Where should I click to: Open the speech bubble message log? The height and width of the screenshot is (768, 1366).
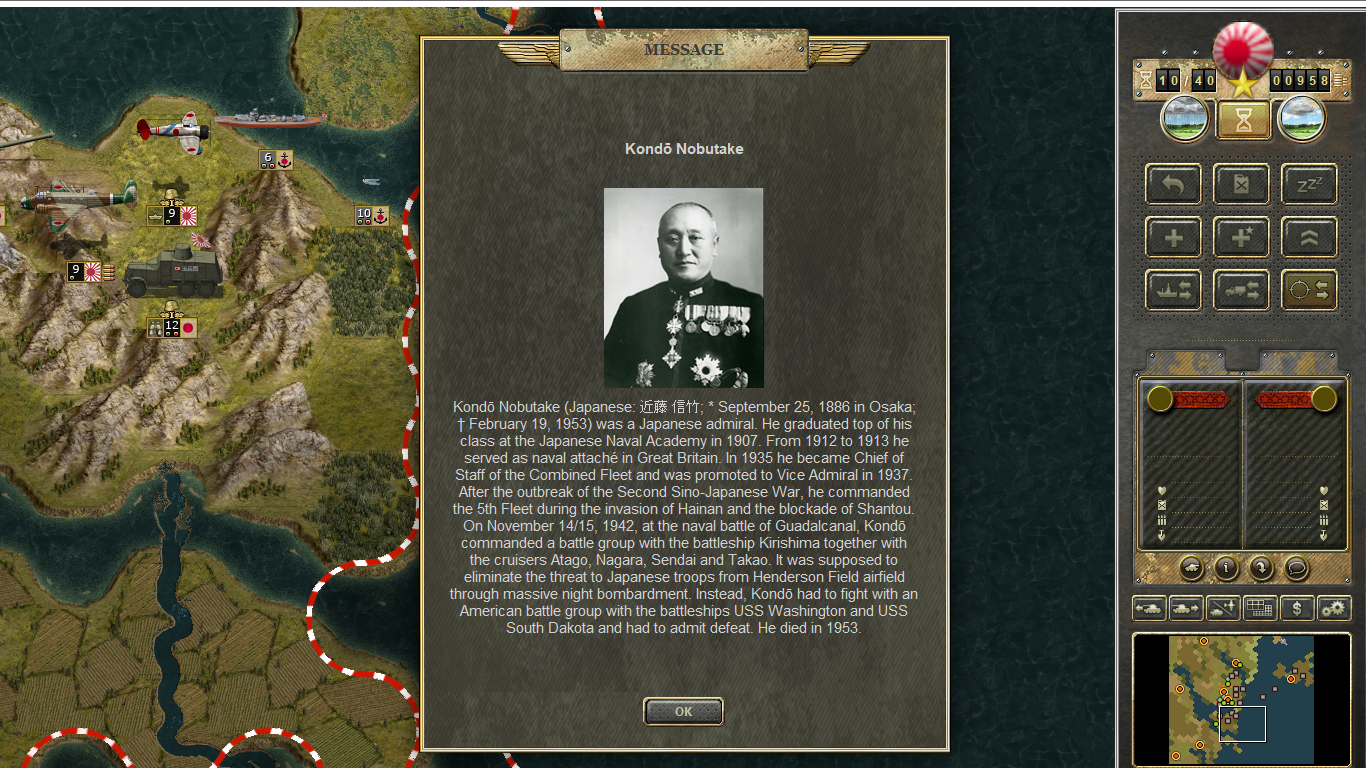coord(1296,568)
